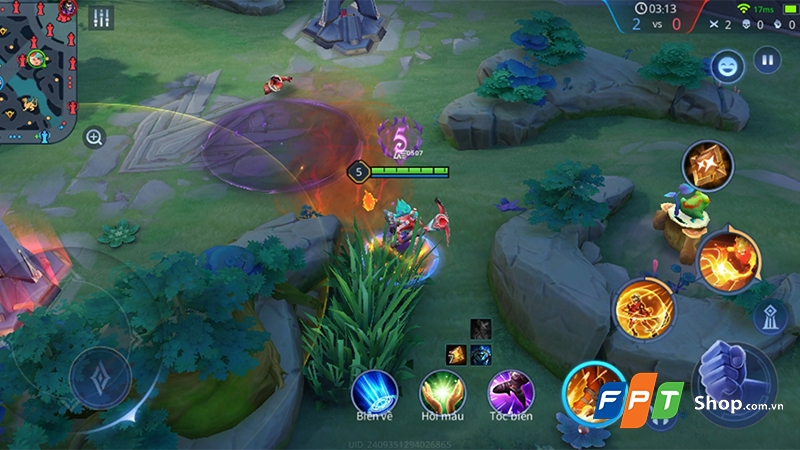Cast the Tốc biến flash spell

pos(510,390)
